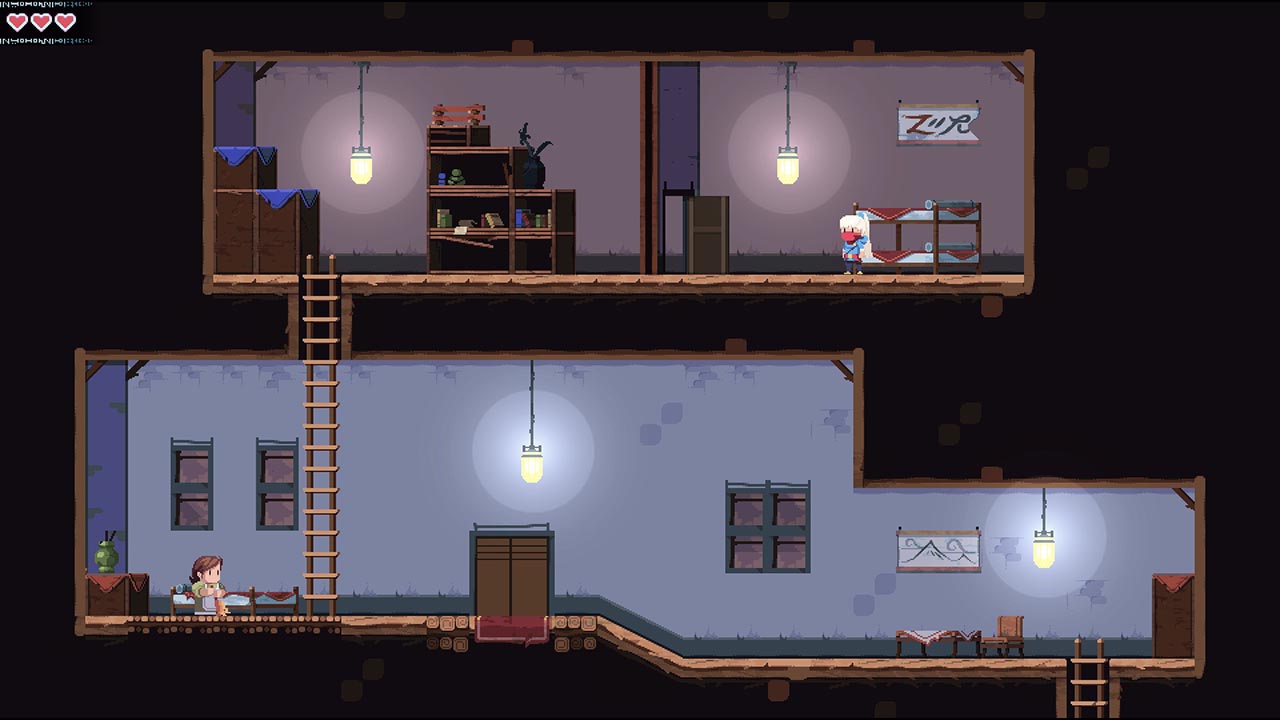Select the wall banner with blue symbols upstairs

click(938, 125)
